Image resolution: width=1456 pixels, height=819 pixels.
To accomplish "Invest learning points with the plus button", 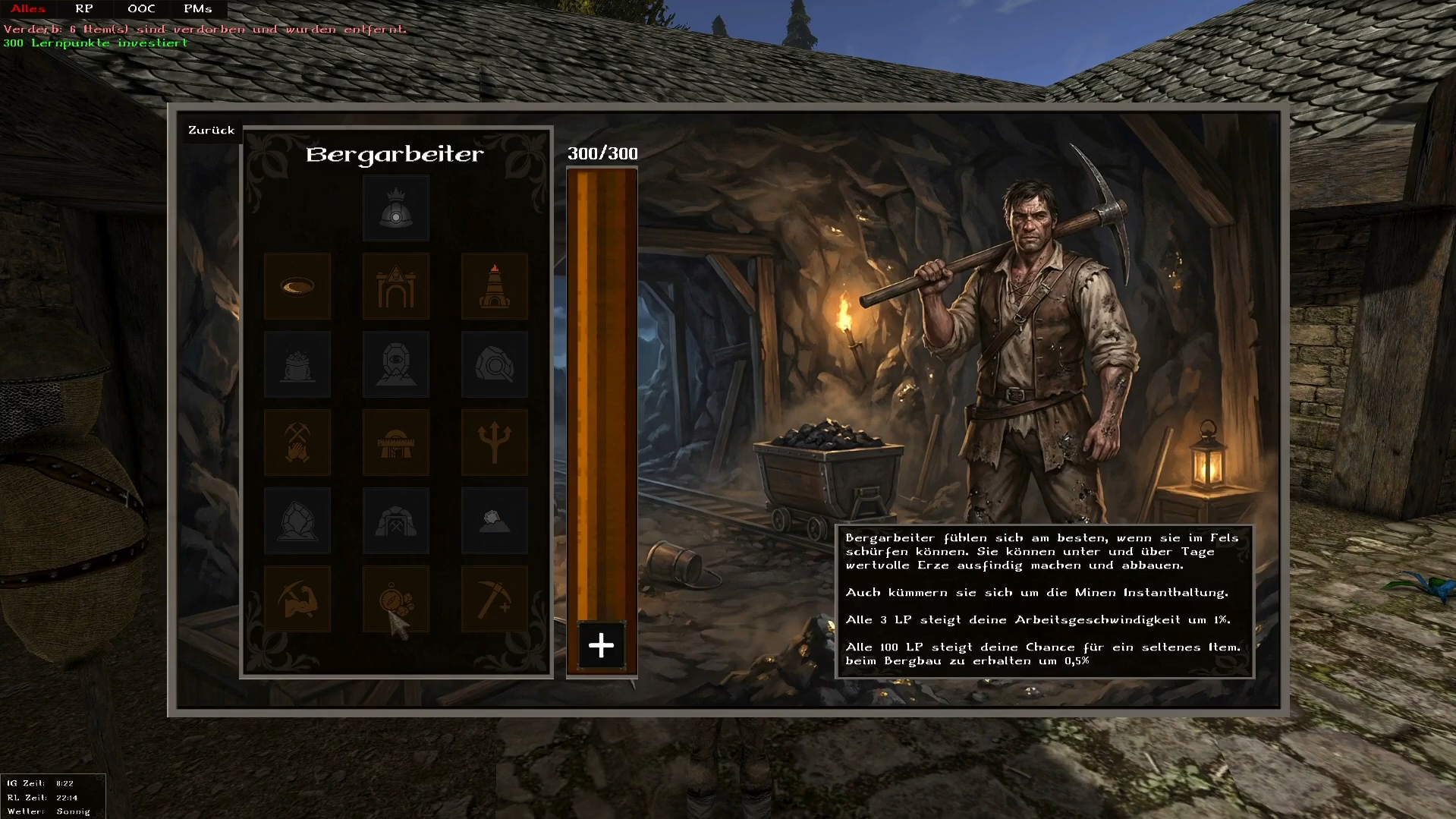I will [602, 646].
